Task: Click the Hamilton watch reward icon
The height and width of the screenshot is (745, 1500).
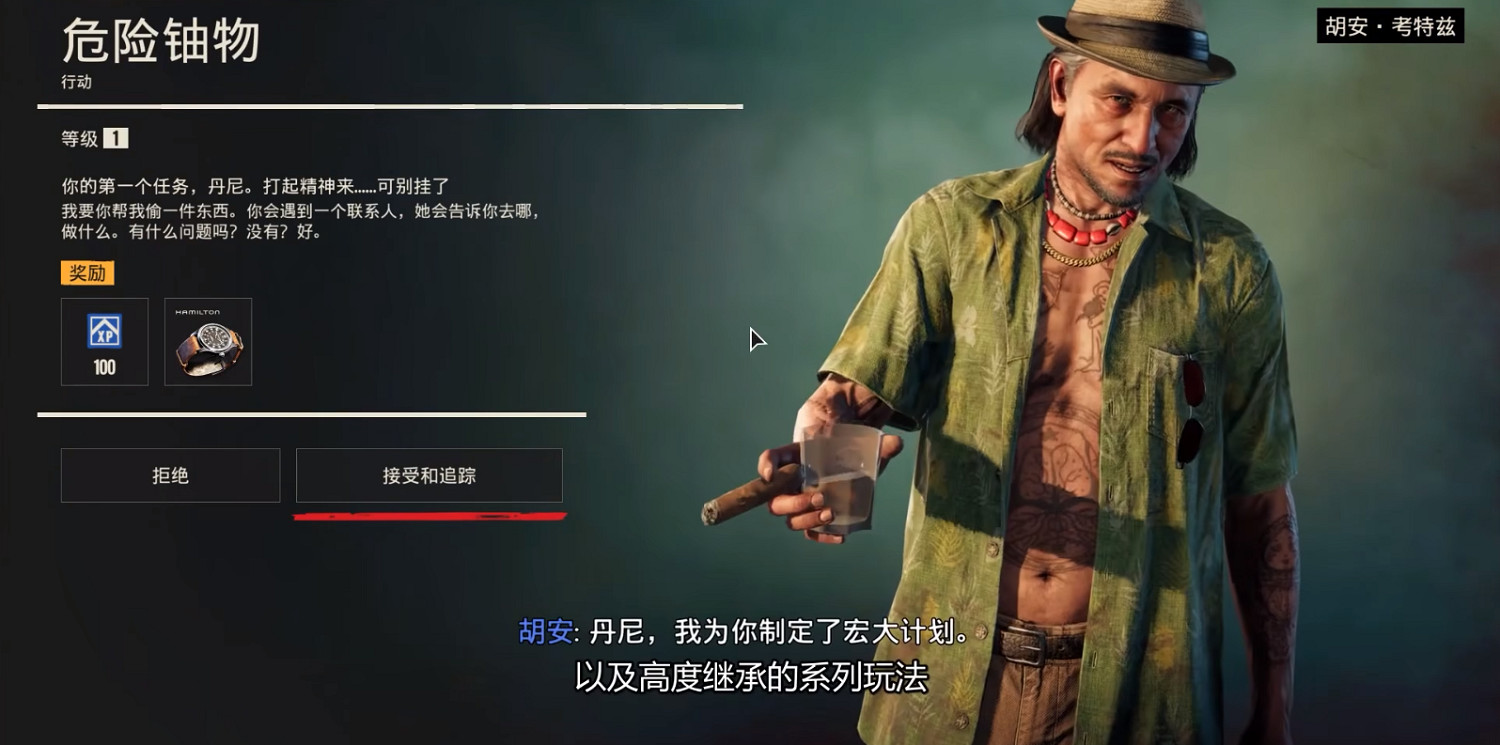Action: coord(208,342)
